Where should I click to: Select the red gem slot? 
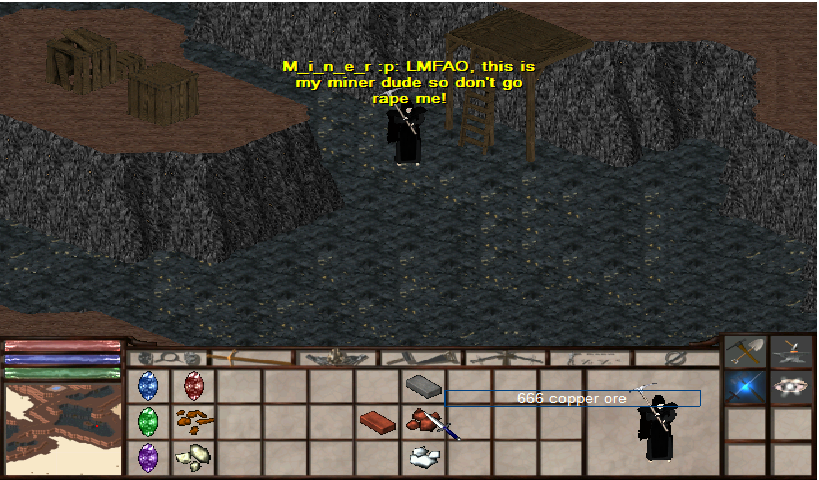[193, 385]
